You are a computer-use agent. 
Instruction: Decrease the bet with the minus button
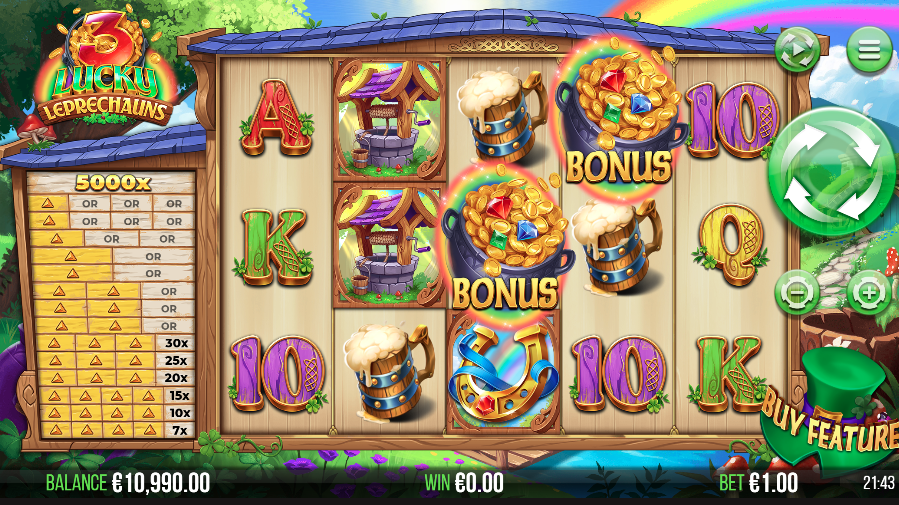point(797,294)
